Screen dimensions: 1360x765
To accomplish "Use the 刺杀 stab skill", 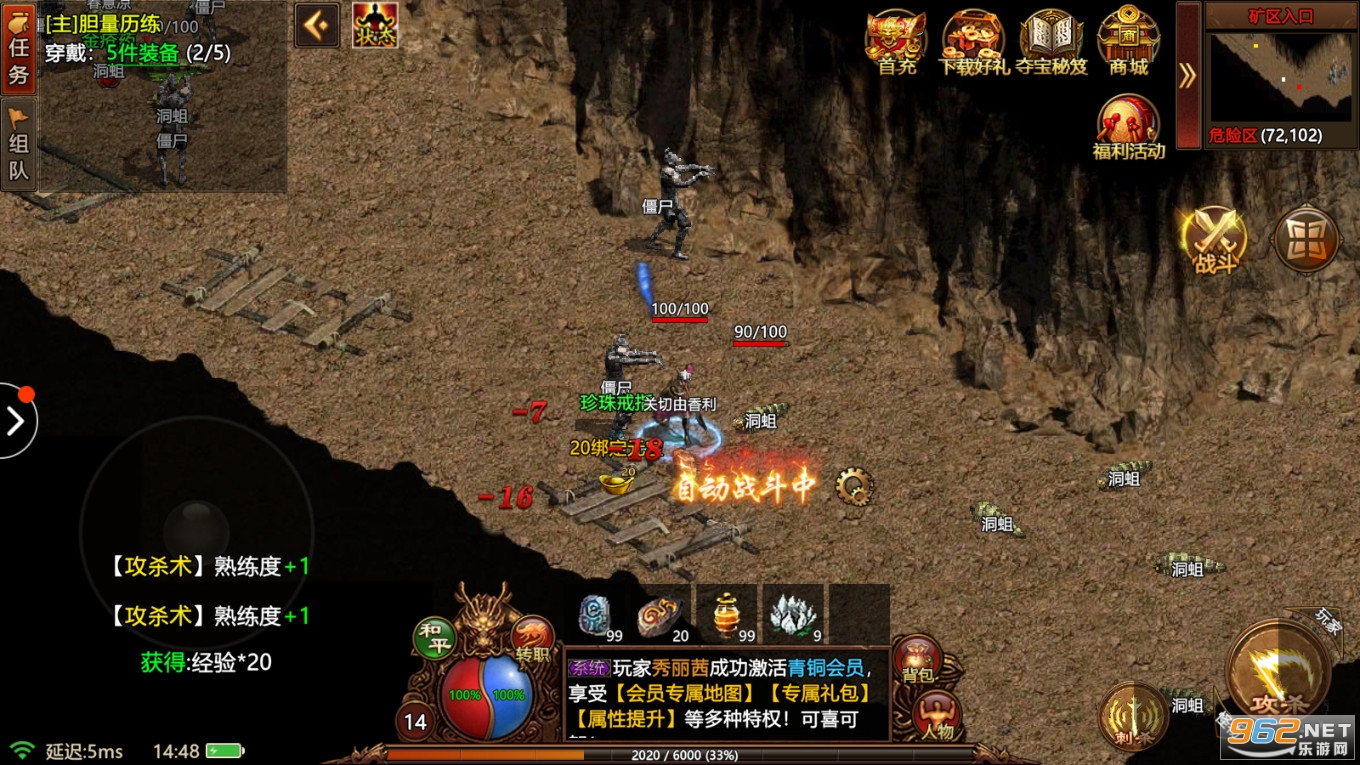I will pyautogui.click(x=1132, y=716).
